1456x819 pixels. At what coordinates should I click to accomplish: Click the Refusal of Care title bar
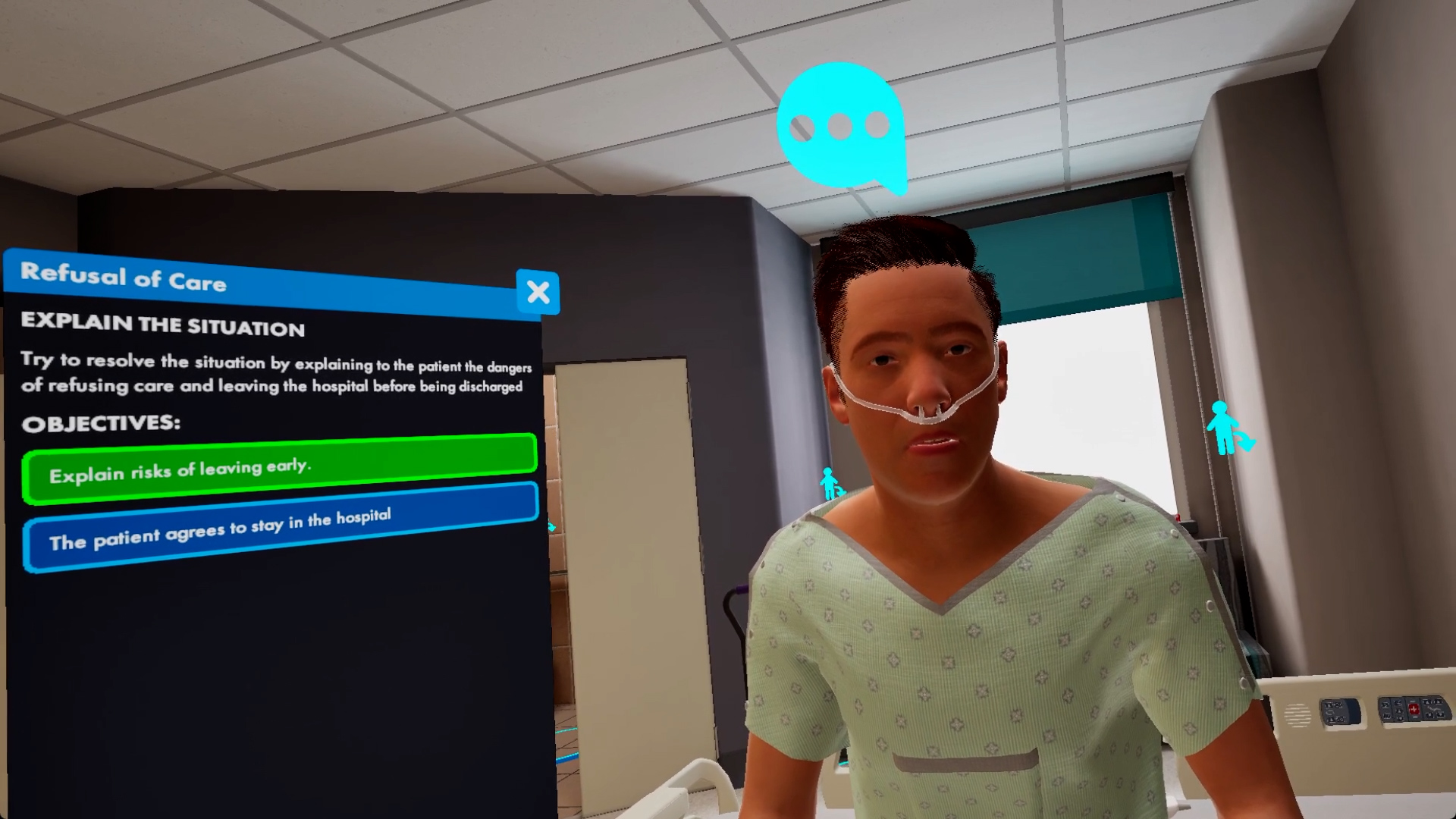click(x=124, y=281)
